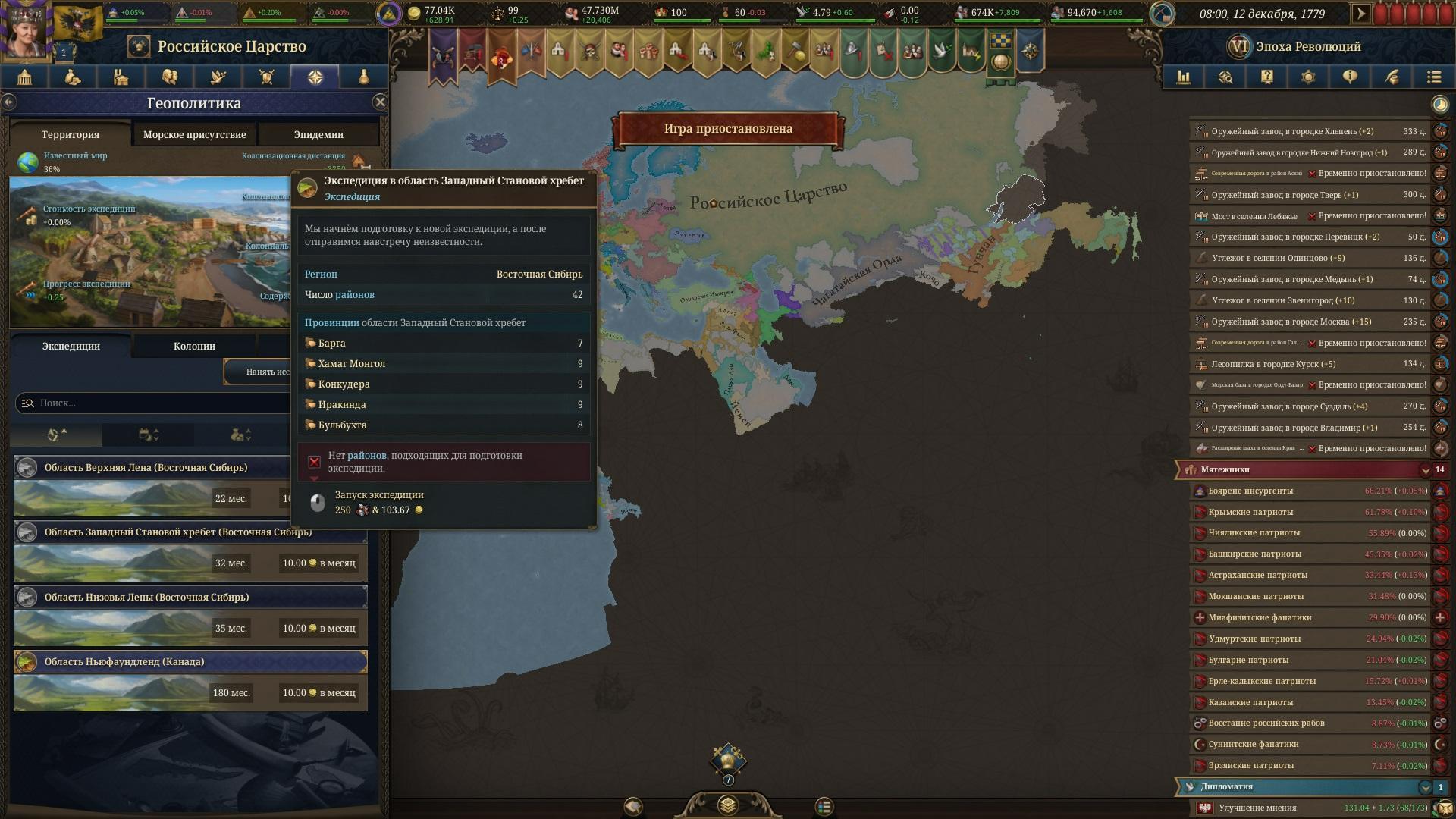Collapse the Дипломатия section

pos(1425,787)
